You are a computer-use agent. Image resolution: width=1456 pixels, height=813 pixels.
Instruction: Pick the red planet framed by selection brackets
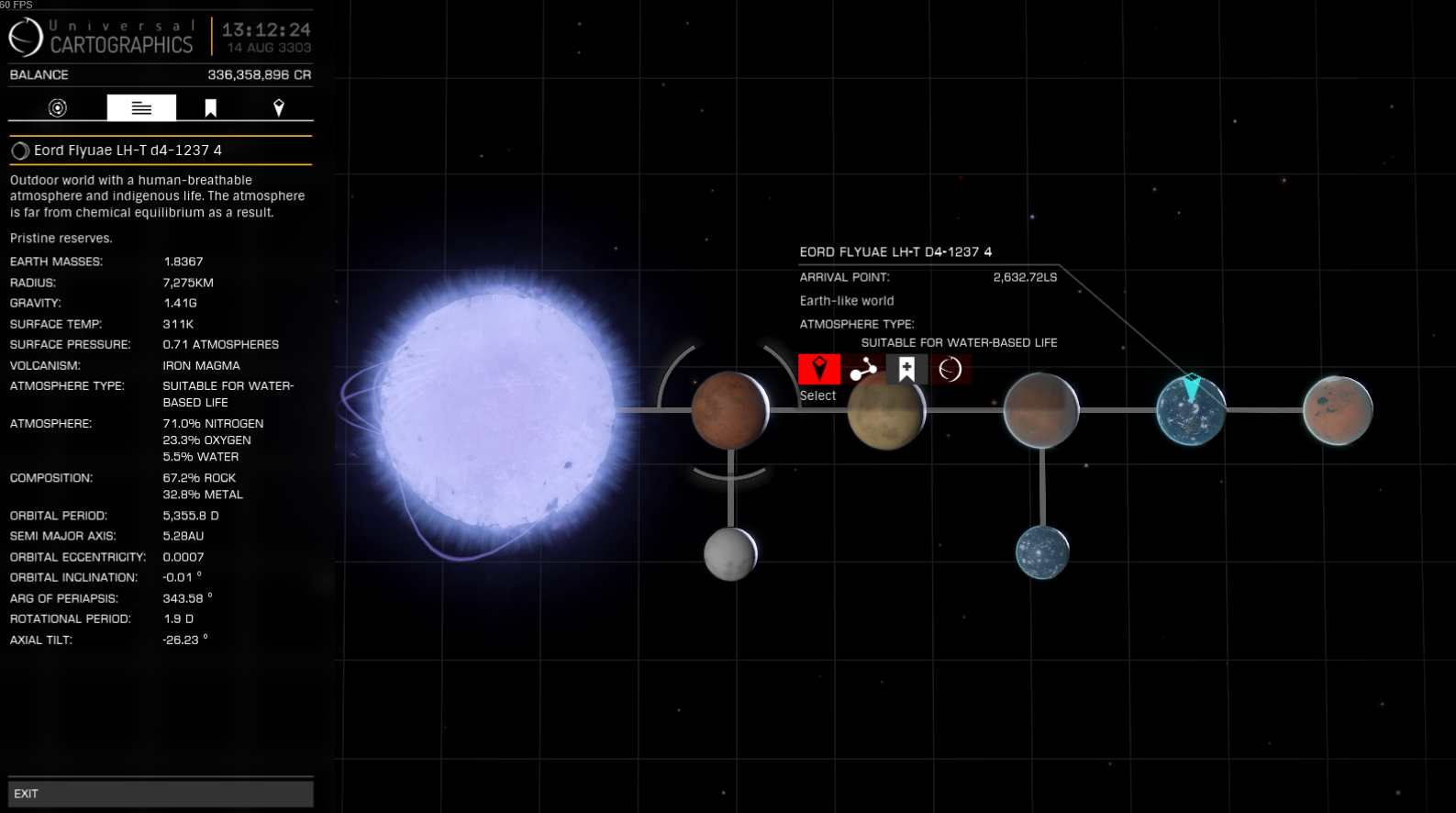click(729, 410)
